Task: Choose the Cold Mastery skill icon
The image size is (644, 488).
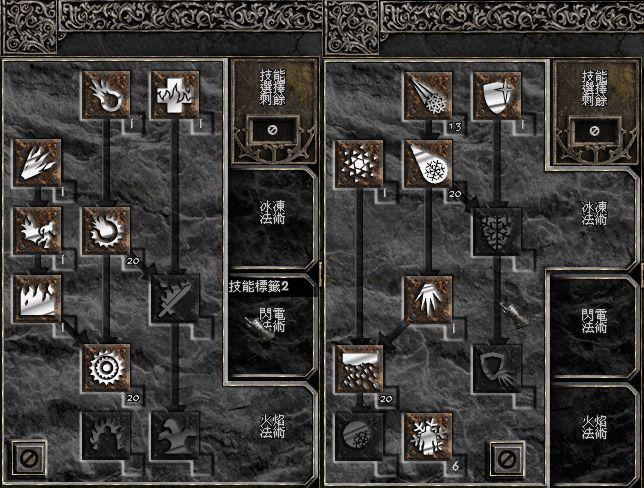Action: click(426, 432)
